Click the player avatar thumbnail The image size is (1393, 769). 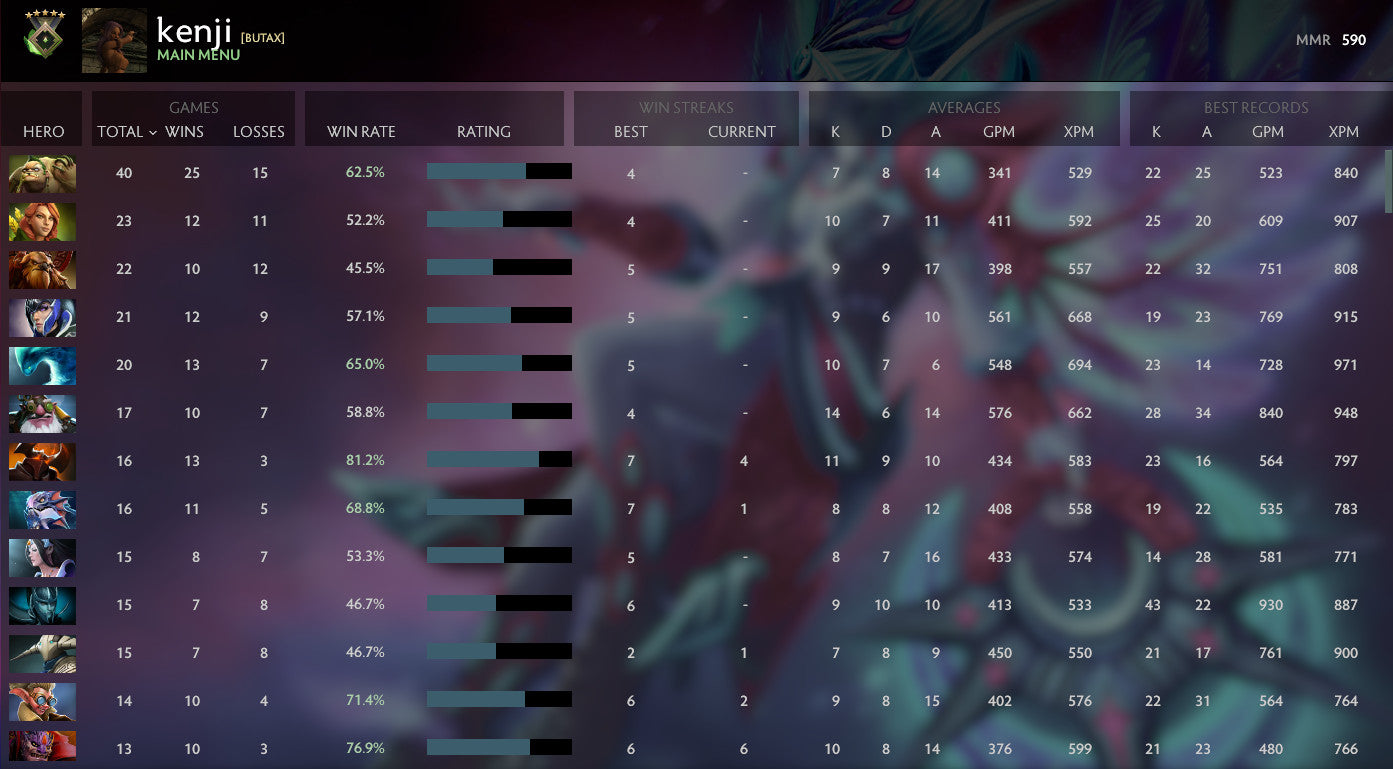tap(113, 40)
